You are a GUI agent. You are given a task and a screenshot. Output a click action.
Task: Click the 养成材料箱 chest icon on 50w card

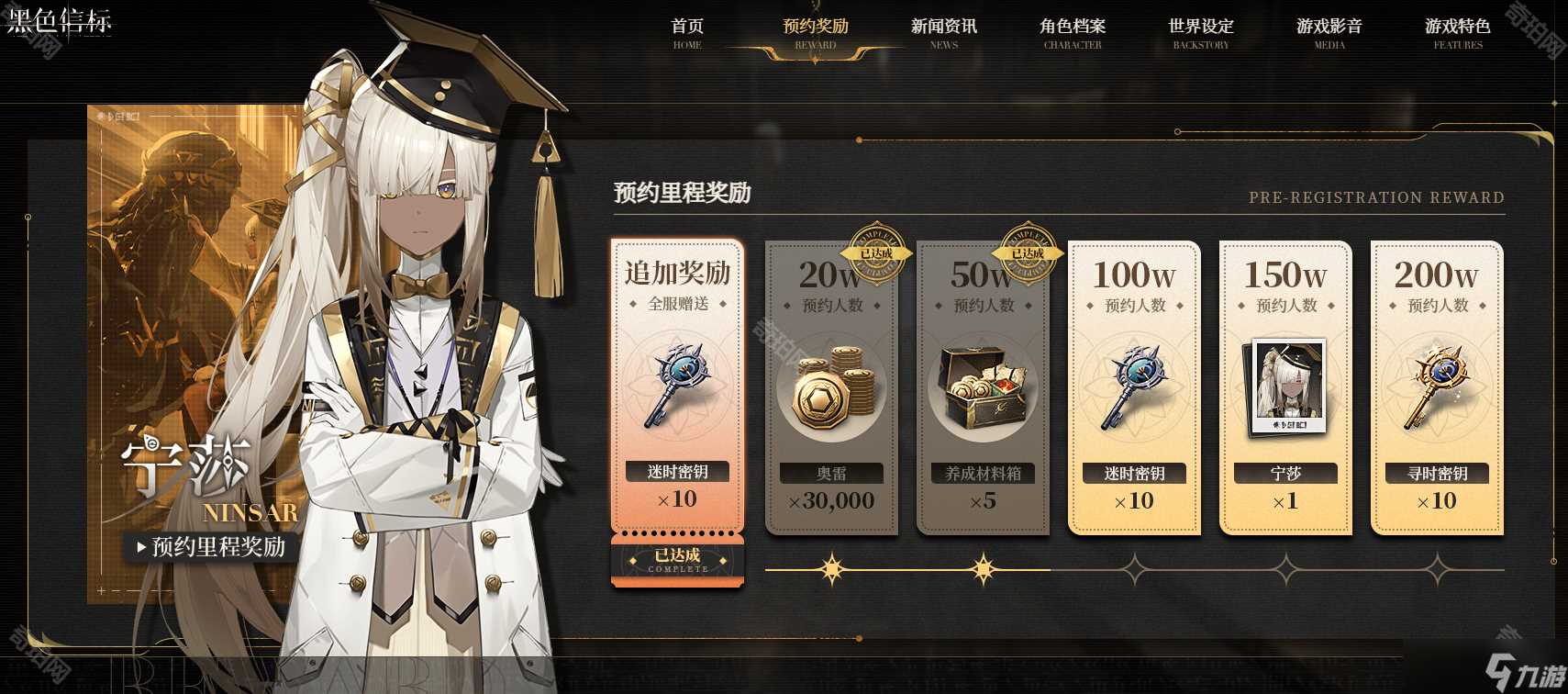tap(982, 386)
